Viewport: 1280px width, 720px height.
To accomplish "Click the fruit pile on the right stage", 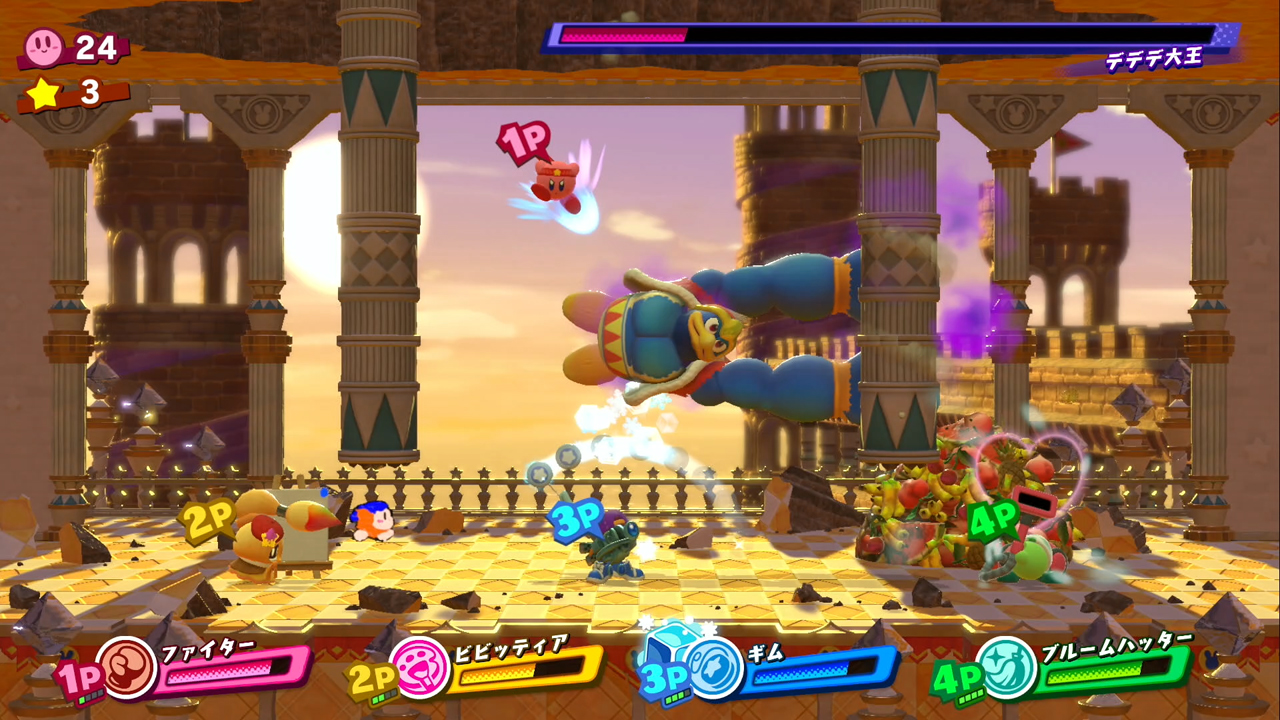I will tap(920, 500).
